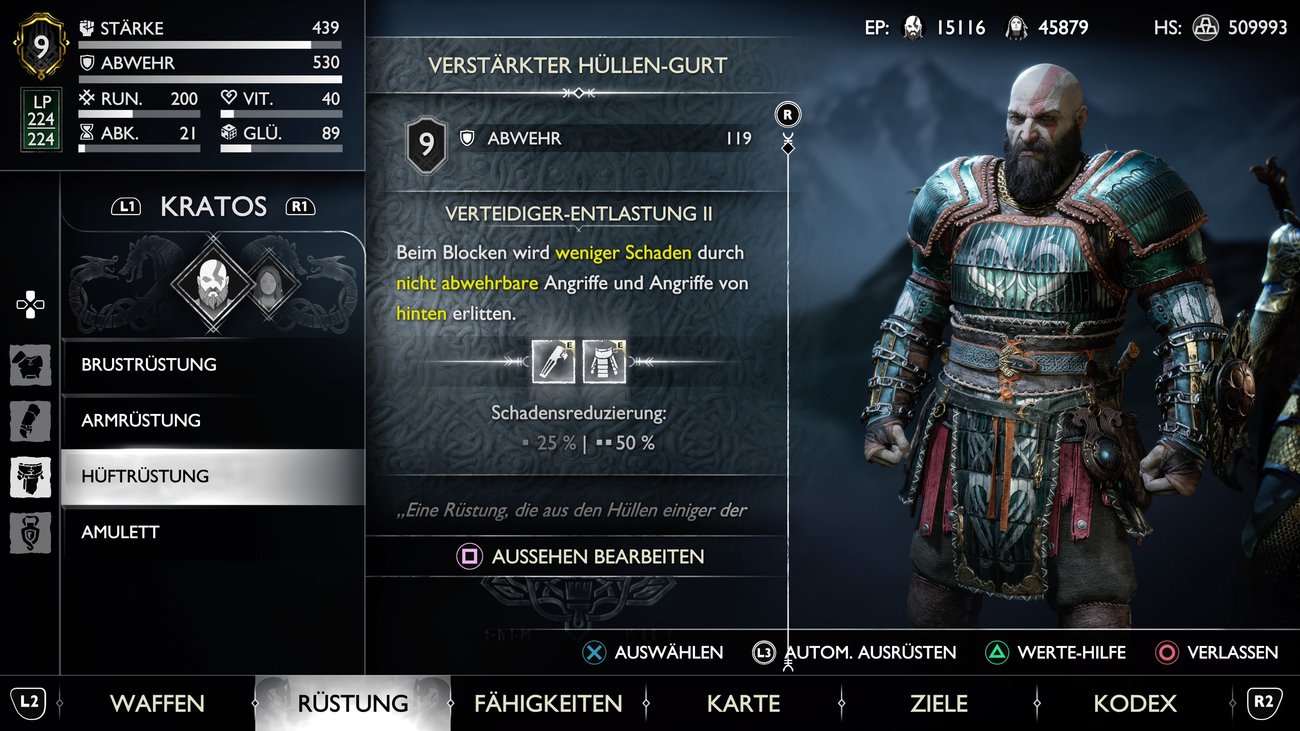
Task: Open the KODEX tab
Action: (1133, 703)
